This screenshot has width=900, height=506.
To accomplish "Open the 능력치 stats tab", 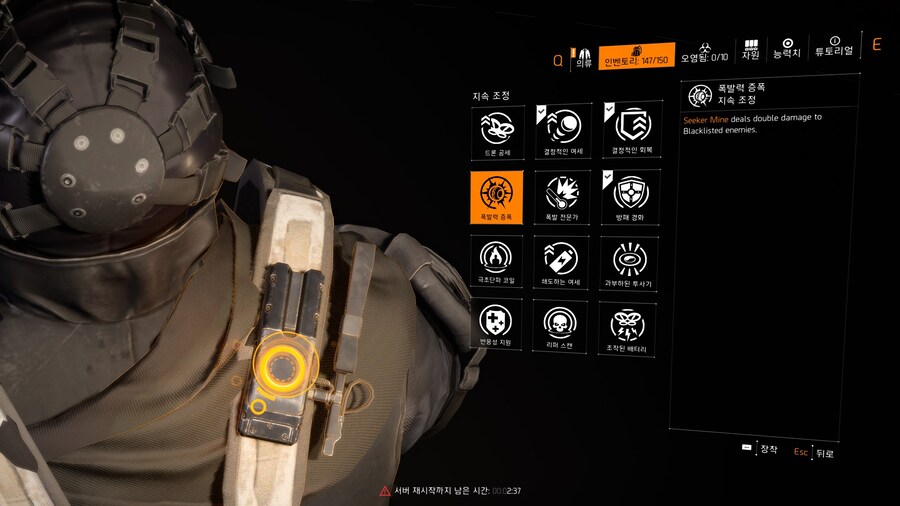I will (x=787, y=50).
